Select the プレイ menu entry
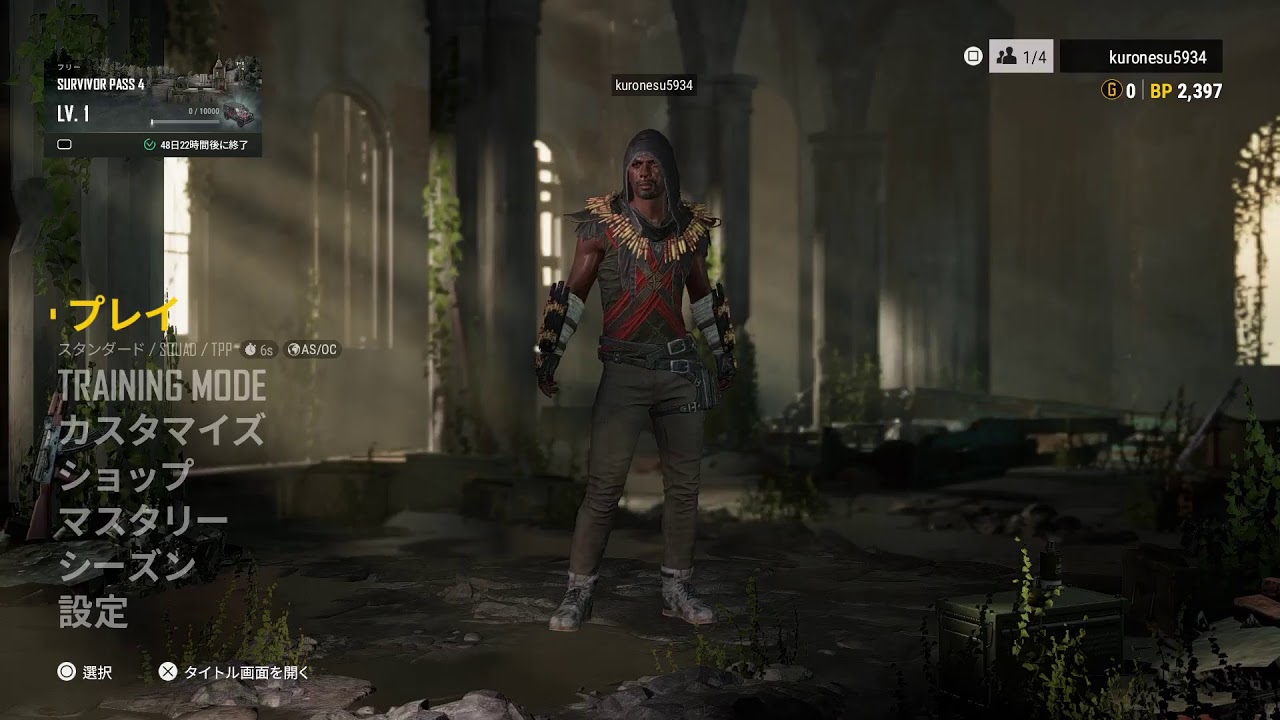The image size is (1280, 720). 117,313
